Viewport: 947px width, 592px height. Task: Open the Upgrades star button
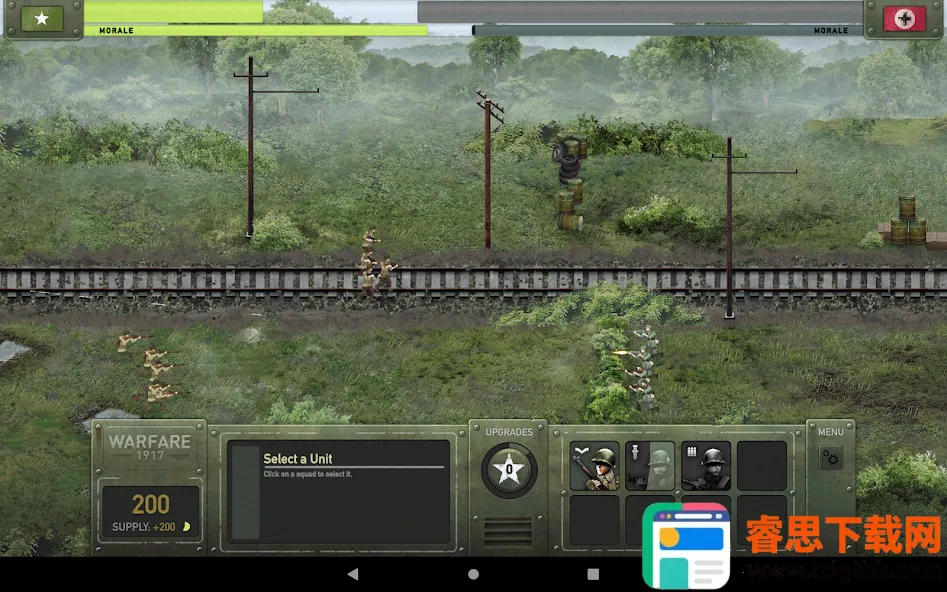[x=509, y=469]
